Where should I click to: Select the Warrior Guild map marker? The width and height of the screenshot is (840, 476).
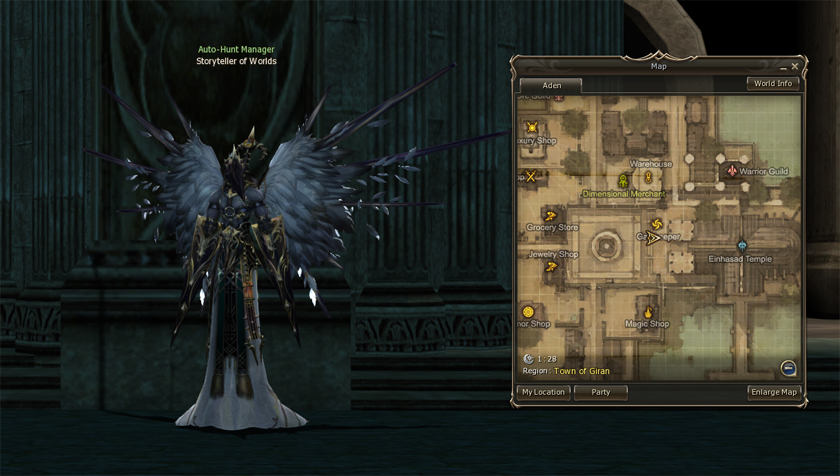coord(731,171)
